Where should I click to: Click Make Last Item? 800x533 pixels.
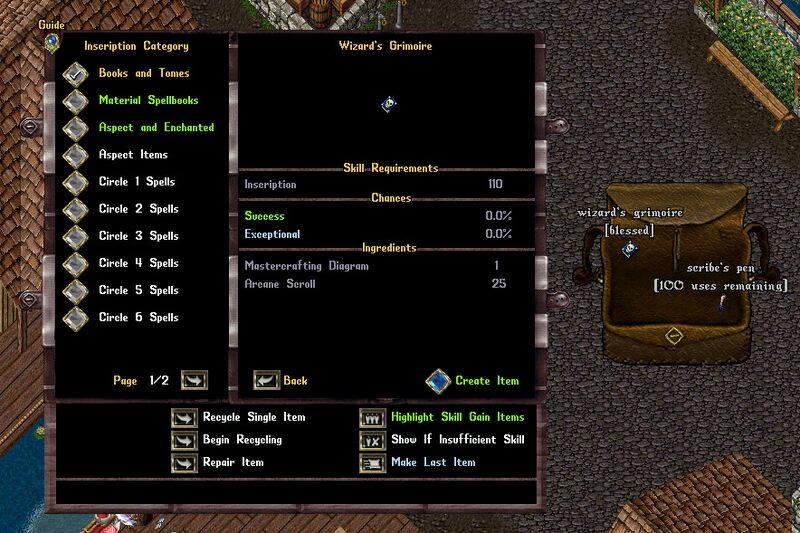pos(373,463)
